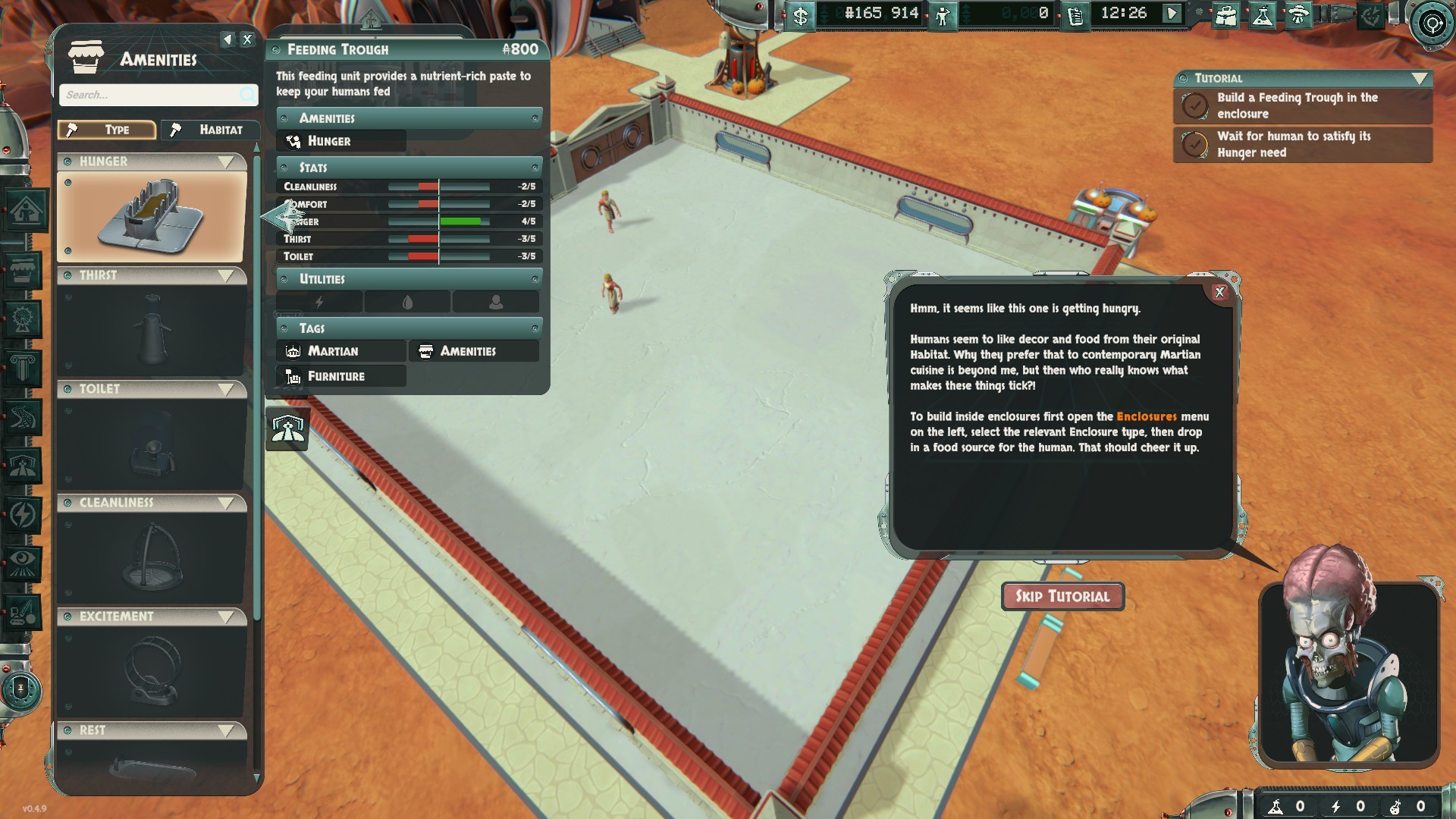The height and width of the screenshot is (819, 1456).
Task: Close the Martian advisor dialogue box
Action: 1219,293
